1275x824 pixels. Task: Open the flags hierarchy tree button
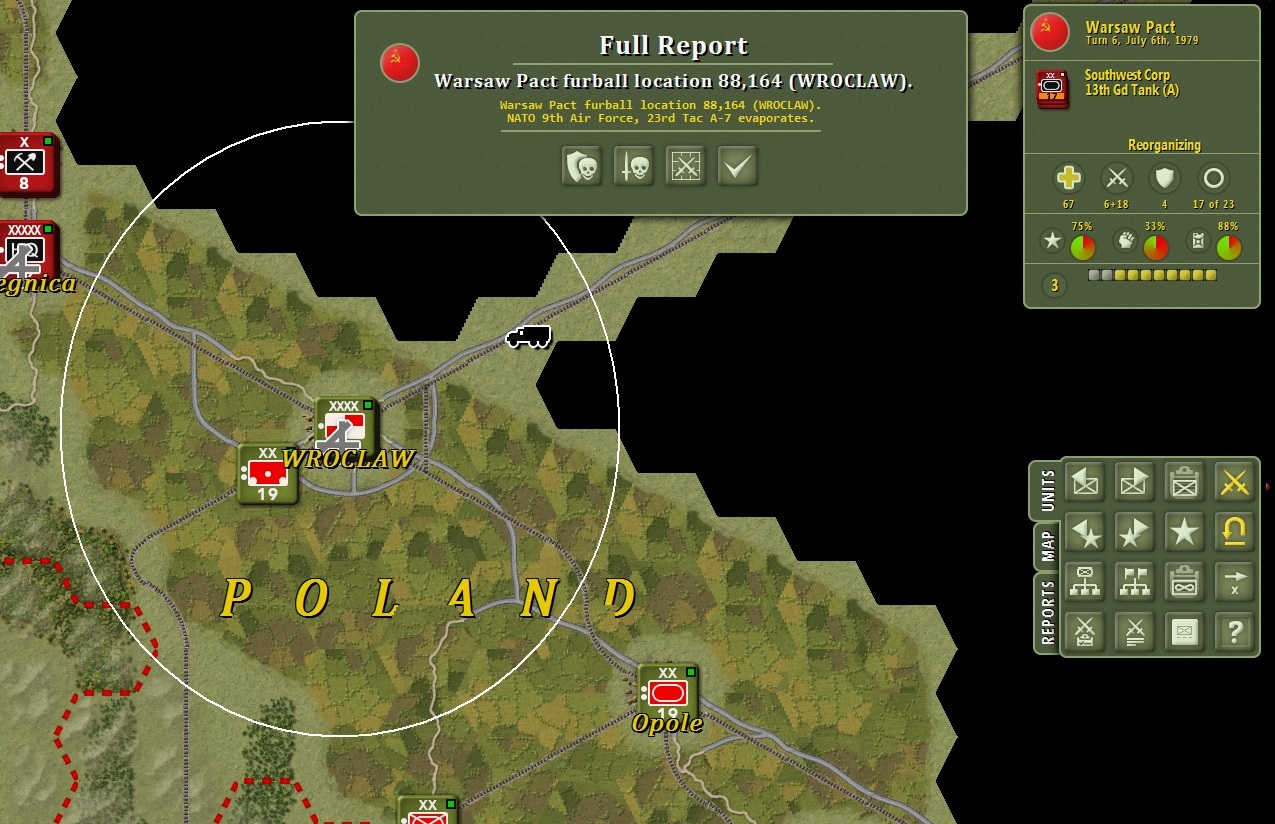click(x=1135, y=582)
